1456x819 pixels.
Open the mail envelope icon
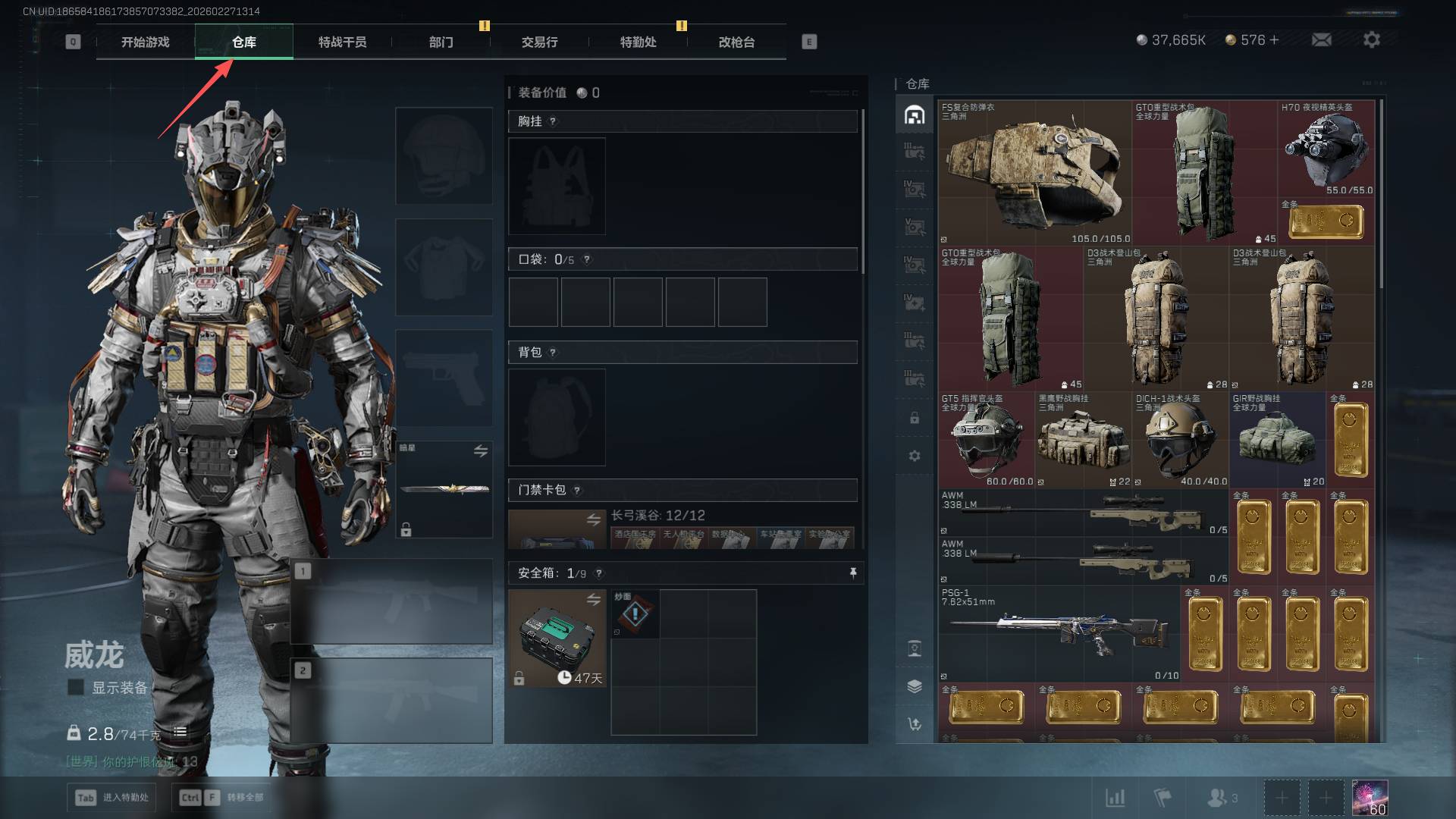tap(1321, 39)
